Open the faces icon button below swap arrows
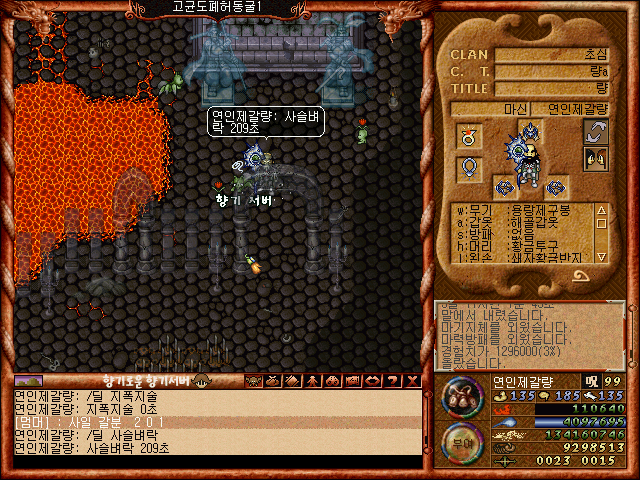This screenshot has width=640, height=480. click(597, 158)
